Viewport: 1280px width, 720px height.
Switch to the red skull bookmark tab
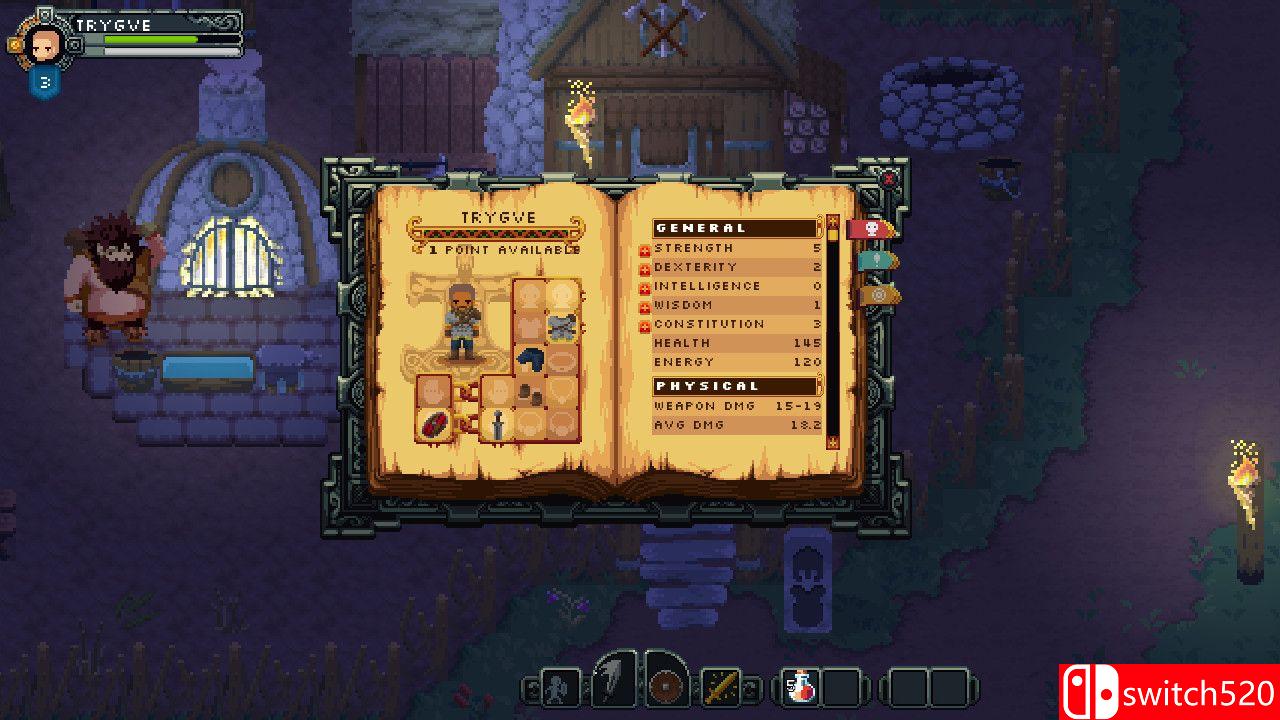pos(870,229)
